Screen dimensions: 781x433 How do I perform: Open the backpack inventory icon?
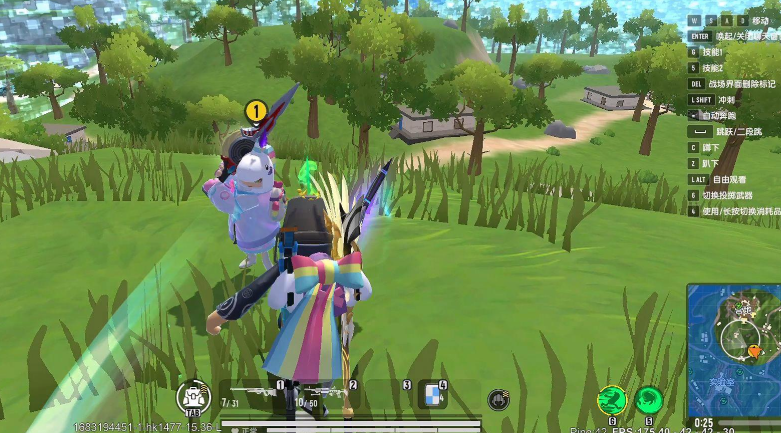click(191, 397)
